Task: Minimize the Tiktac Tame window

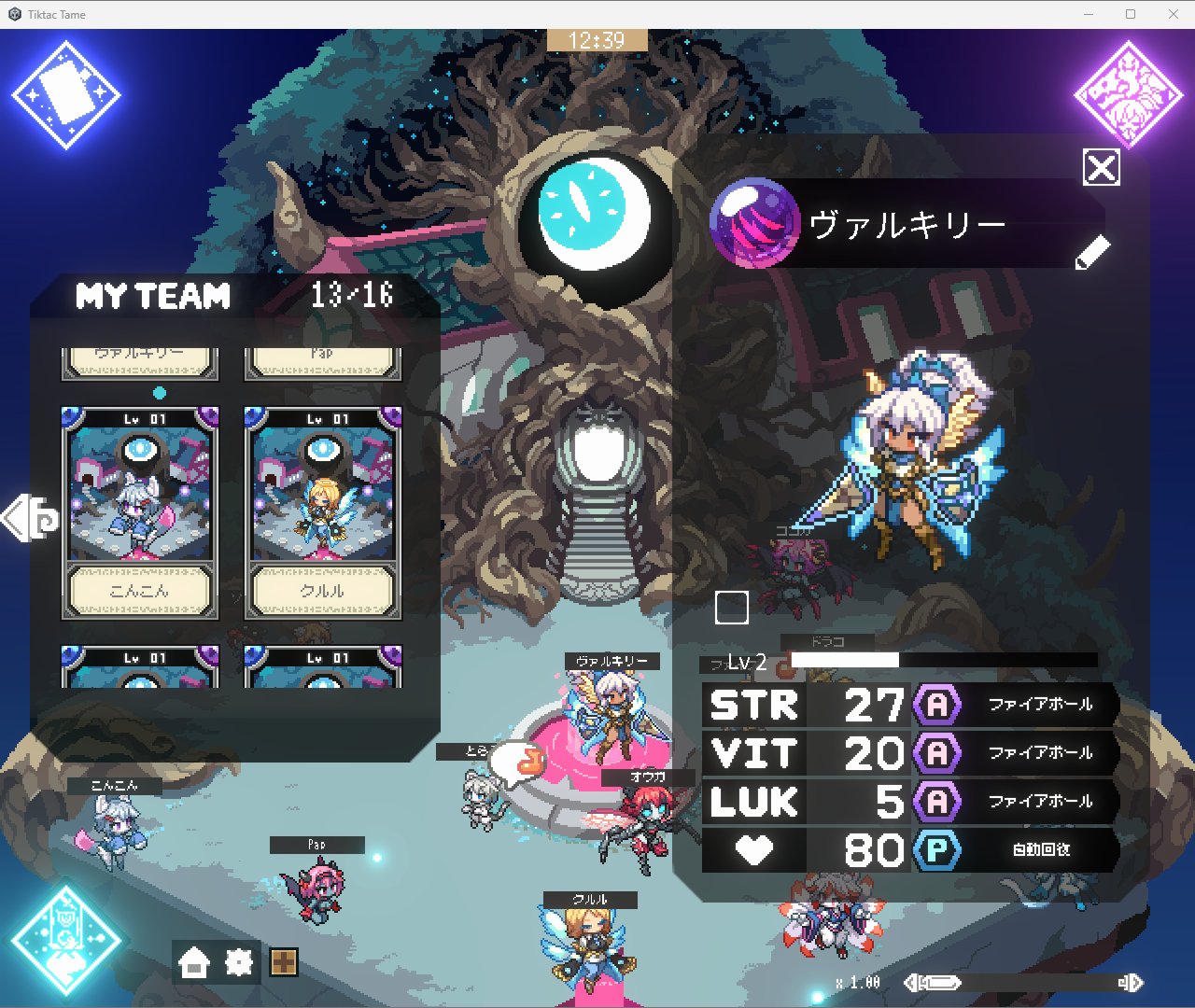Action: click(1089, 14)
